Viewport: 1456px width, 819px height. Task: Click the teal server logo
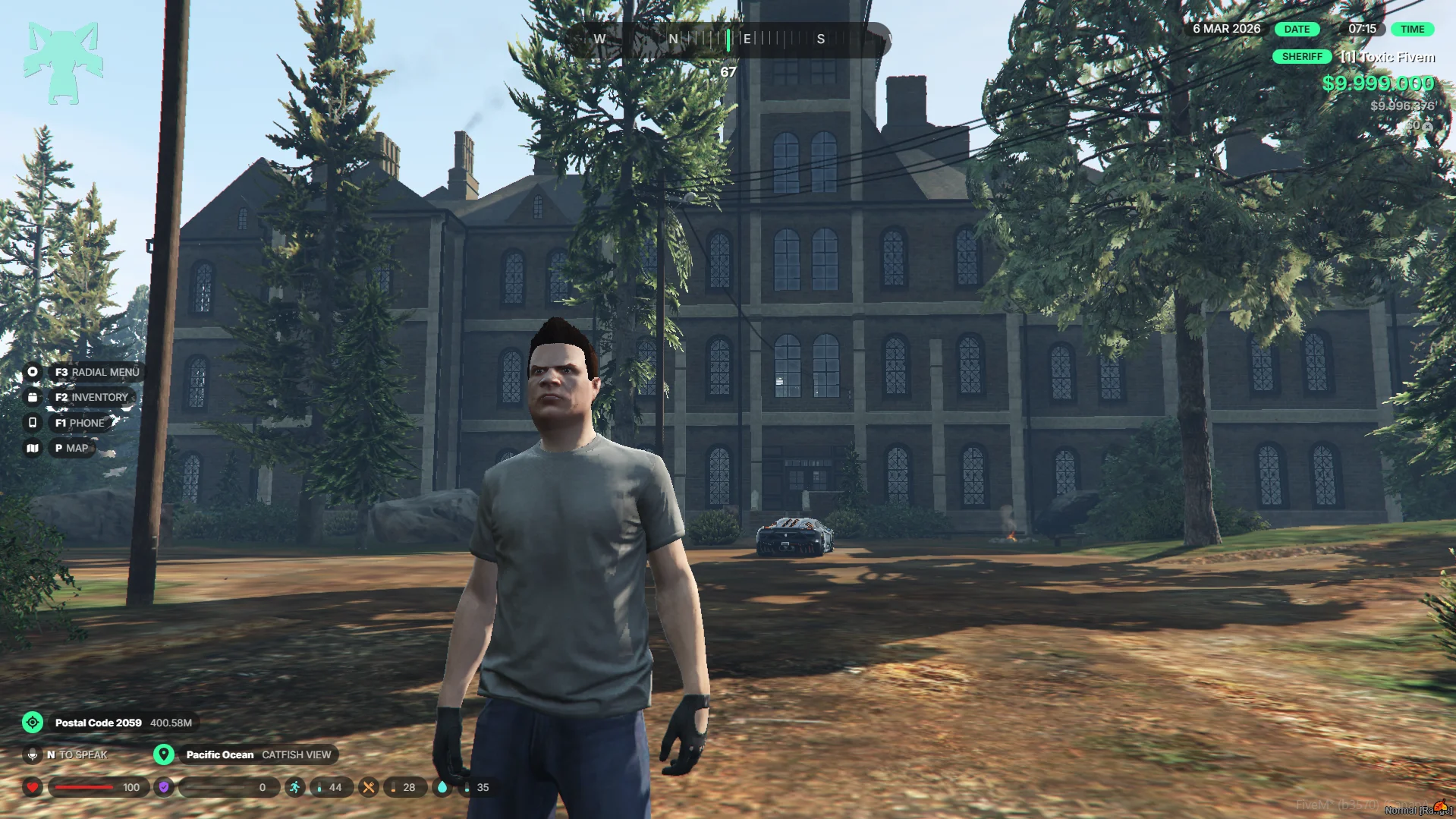pyautogui.click(x=63, y=62)
